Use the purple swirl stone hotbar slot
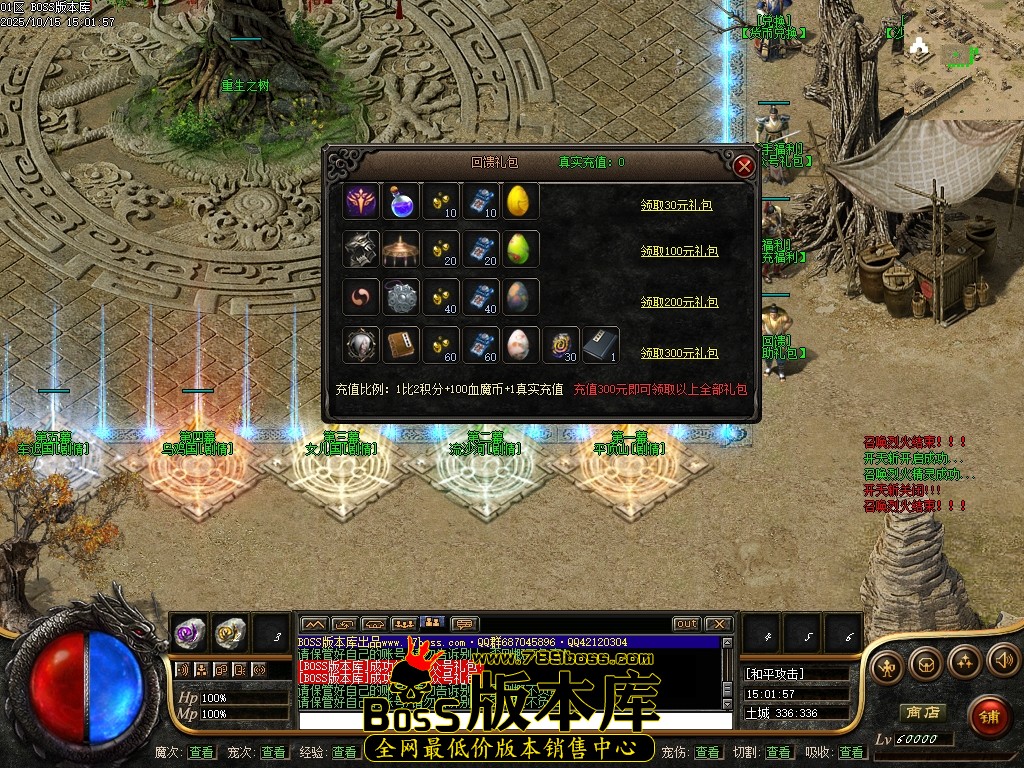The height and width of the screenshot is (768, 1024). pos(190,632)
